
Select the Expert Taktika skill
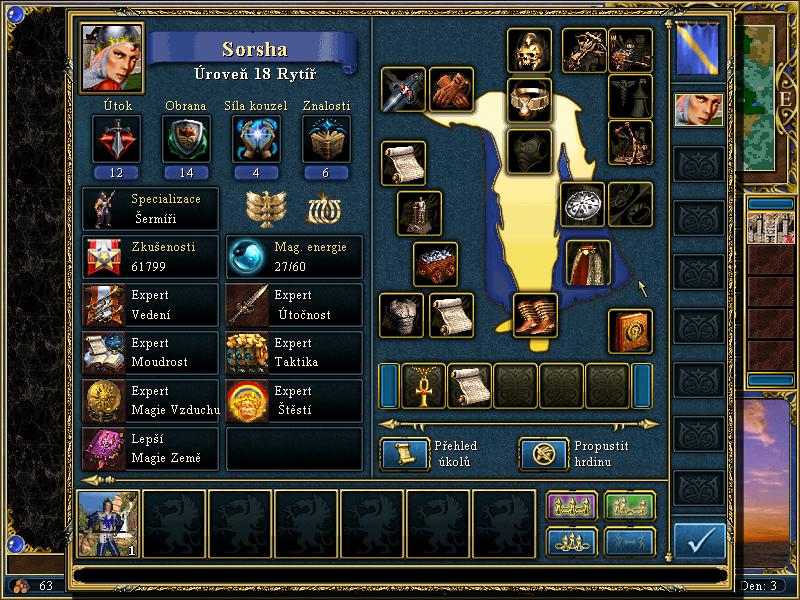[294, 352]
